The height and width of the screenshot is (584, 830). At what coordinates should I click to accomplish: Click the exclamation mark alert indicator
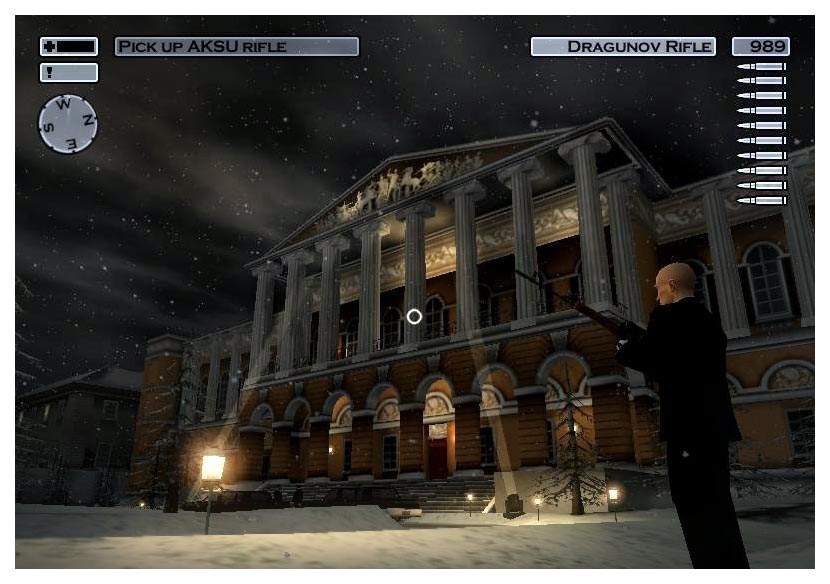68,73
